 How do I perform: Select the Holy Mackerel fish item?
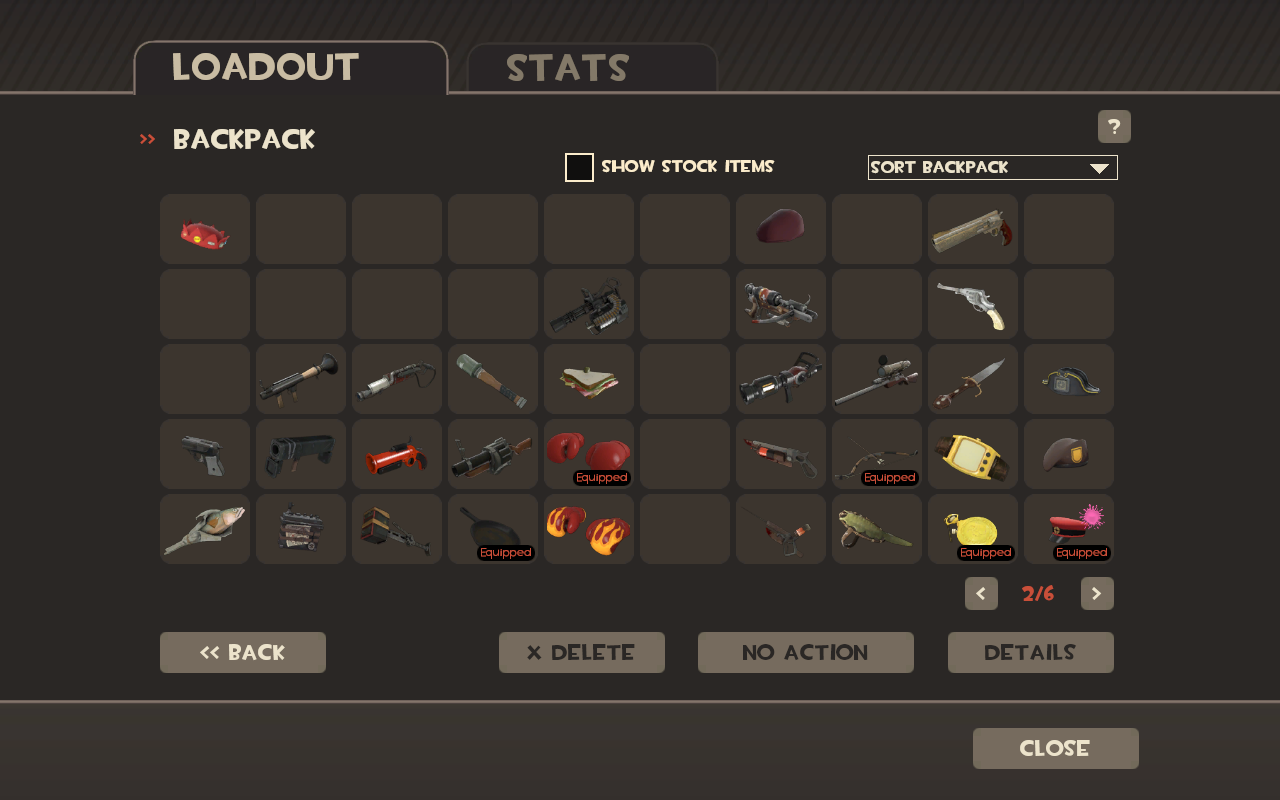(204, 528)
